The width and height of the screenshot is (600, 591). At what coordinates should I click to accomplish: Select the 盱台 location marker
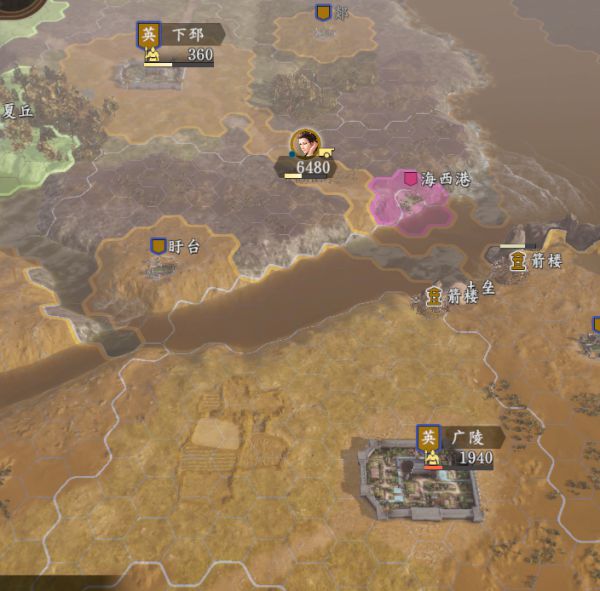(158, 245)
